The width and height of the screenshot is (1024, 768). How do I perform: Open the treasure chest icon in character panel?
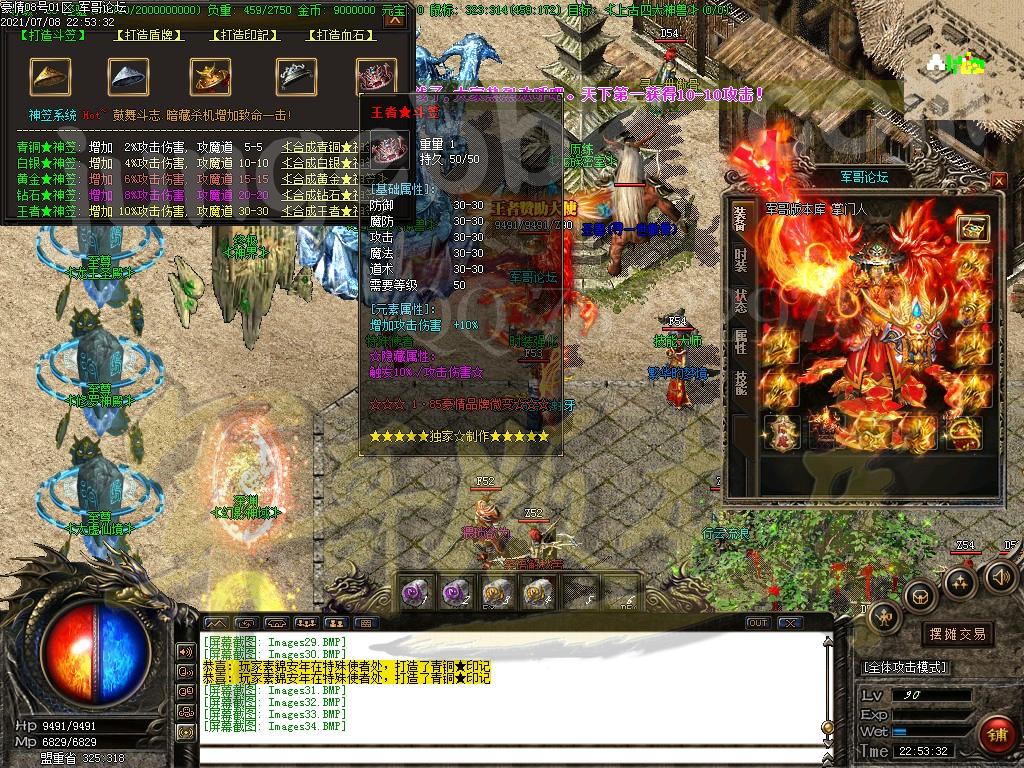(972, 228)
